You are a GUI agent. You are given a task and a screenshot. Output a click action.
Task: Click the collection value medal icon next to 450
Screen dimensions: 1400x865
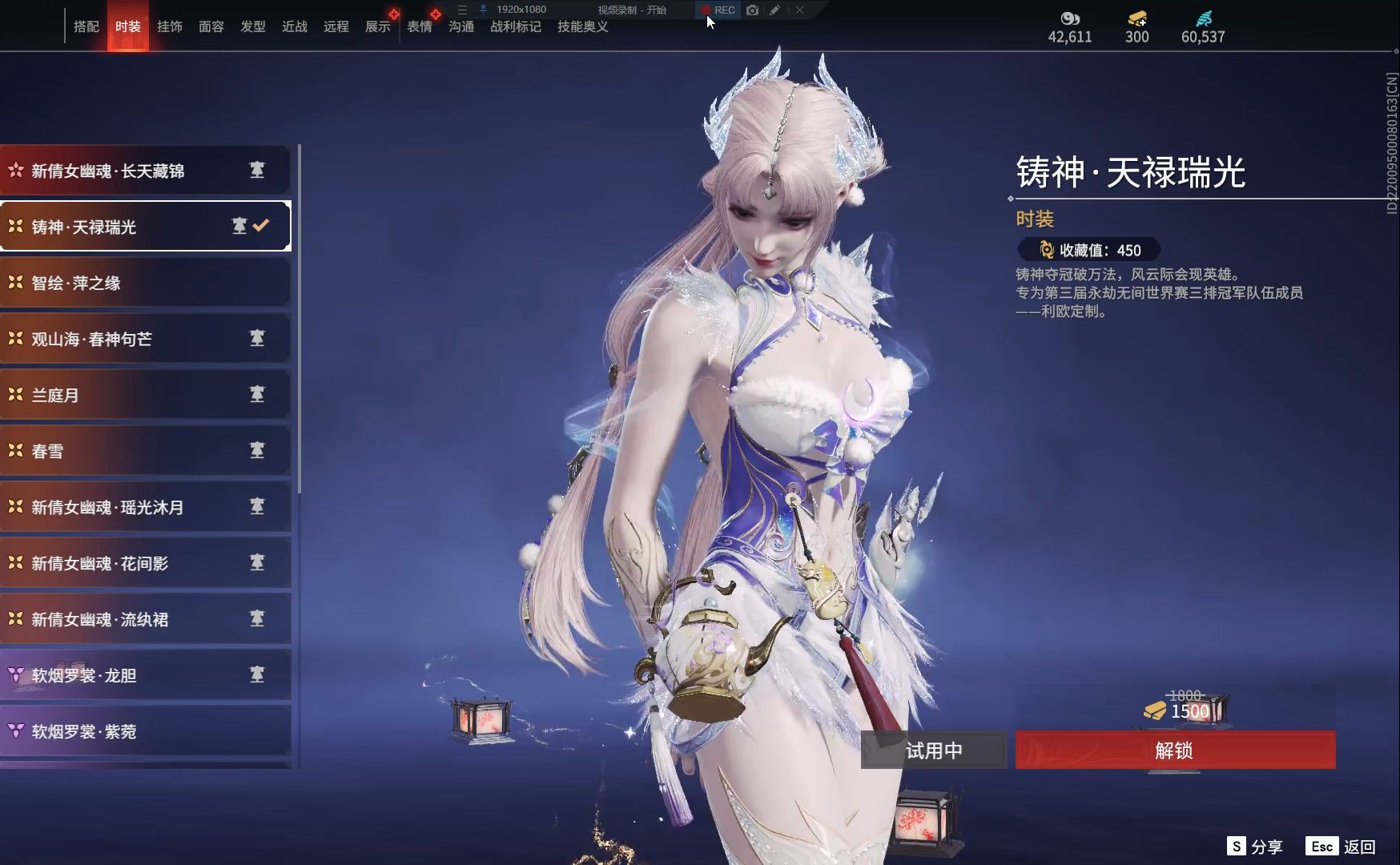coord(1047,250)
